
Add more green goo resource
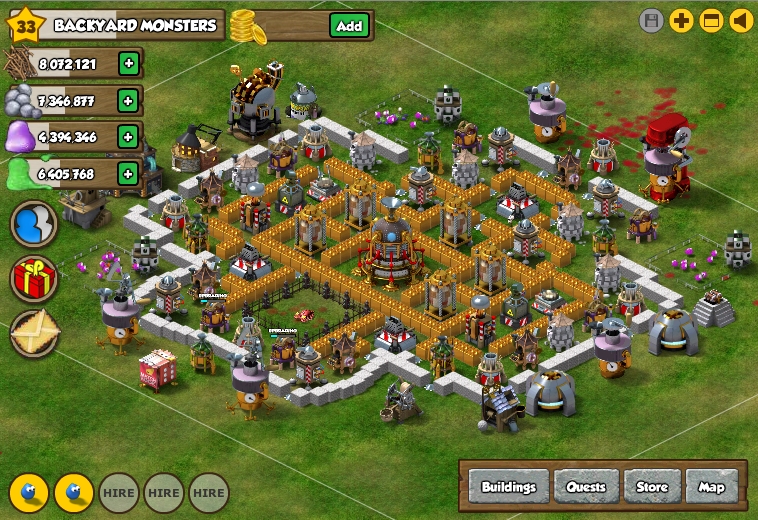128,173
